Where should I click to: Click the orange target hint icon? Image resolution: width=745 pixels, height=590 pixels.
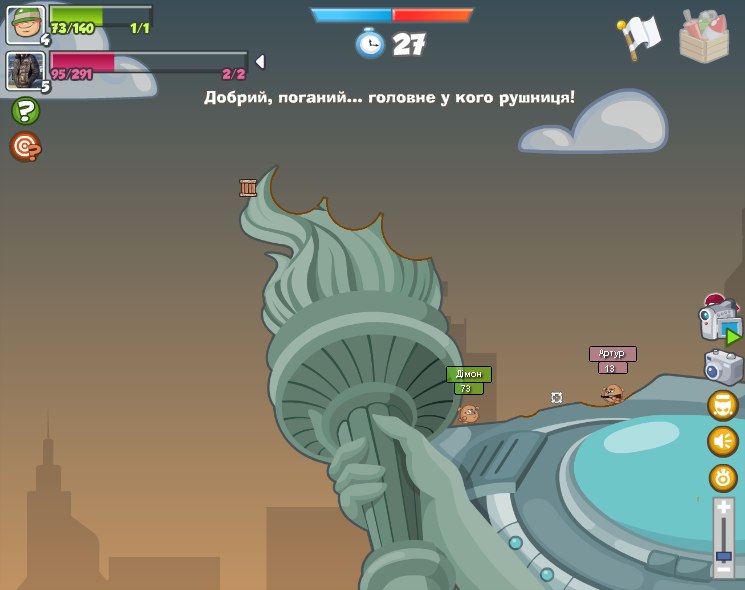point(24,147)
